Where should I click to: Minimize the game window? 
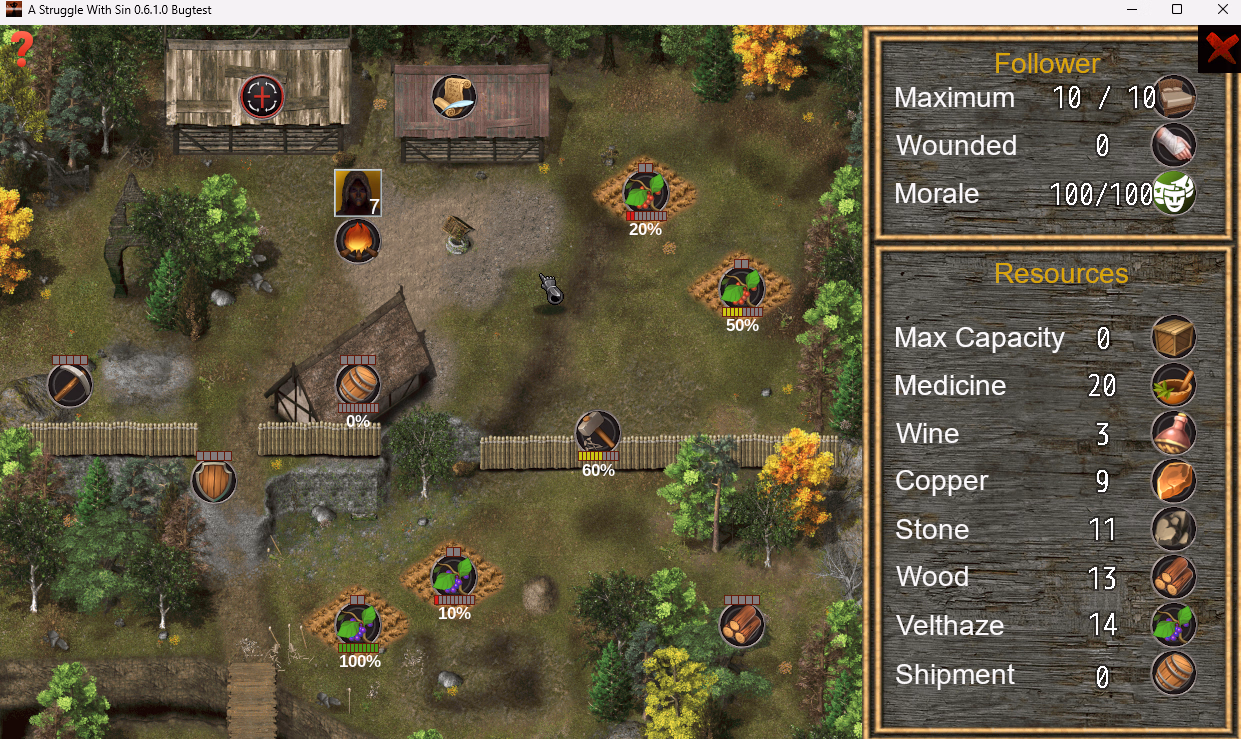pos(1131,10)
